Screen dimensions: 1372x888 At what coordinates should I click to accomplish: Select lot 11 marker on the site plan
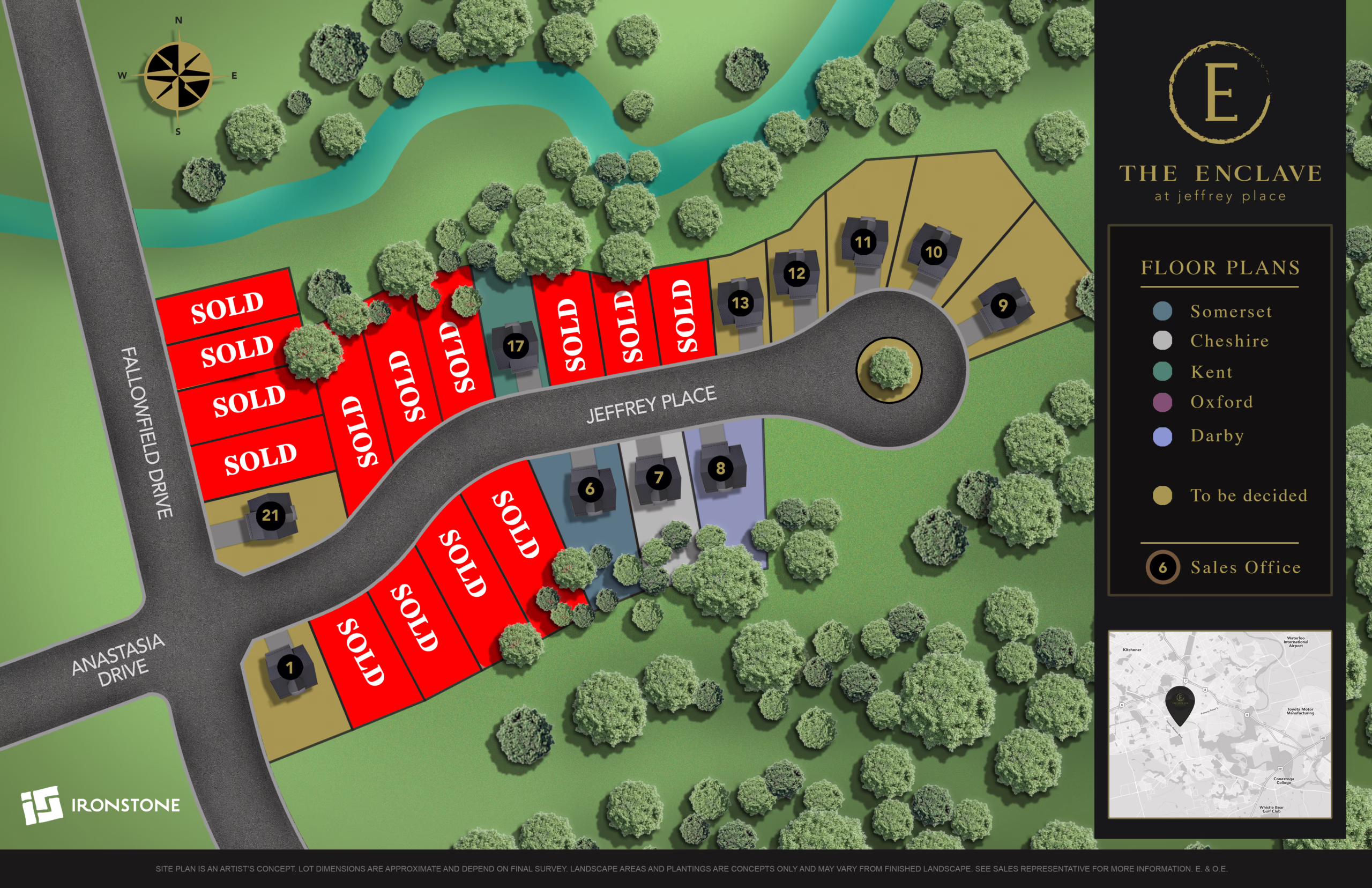[863, 242]
